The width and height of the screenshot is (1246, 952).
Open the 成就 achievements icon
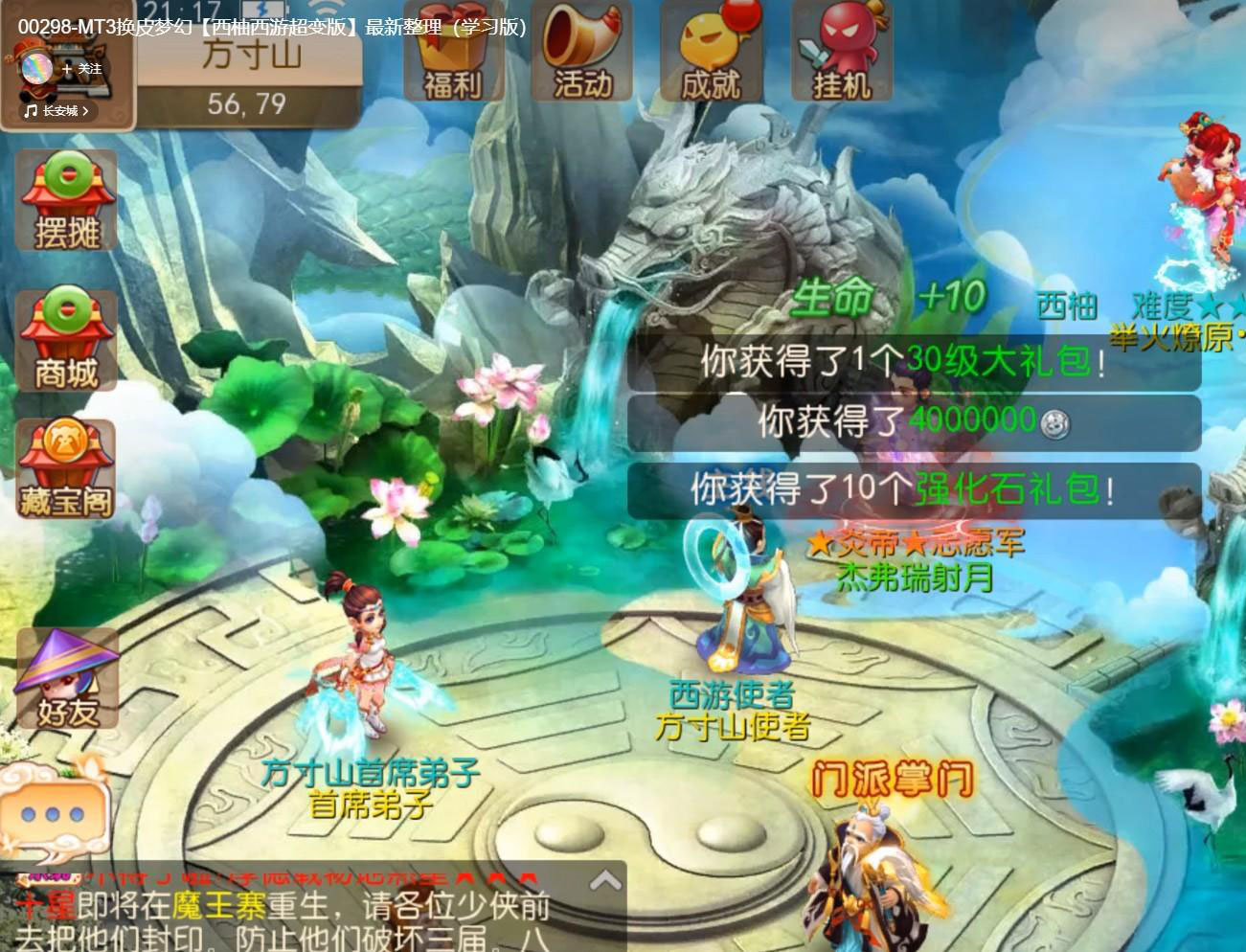click(712, 54)
